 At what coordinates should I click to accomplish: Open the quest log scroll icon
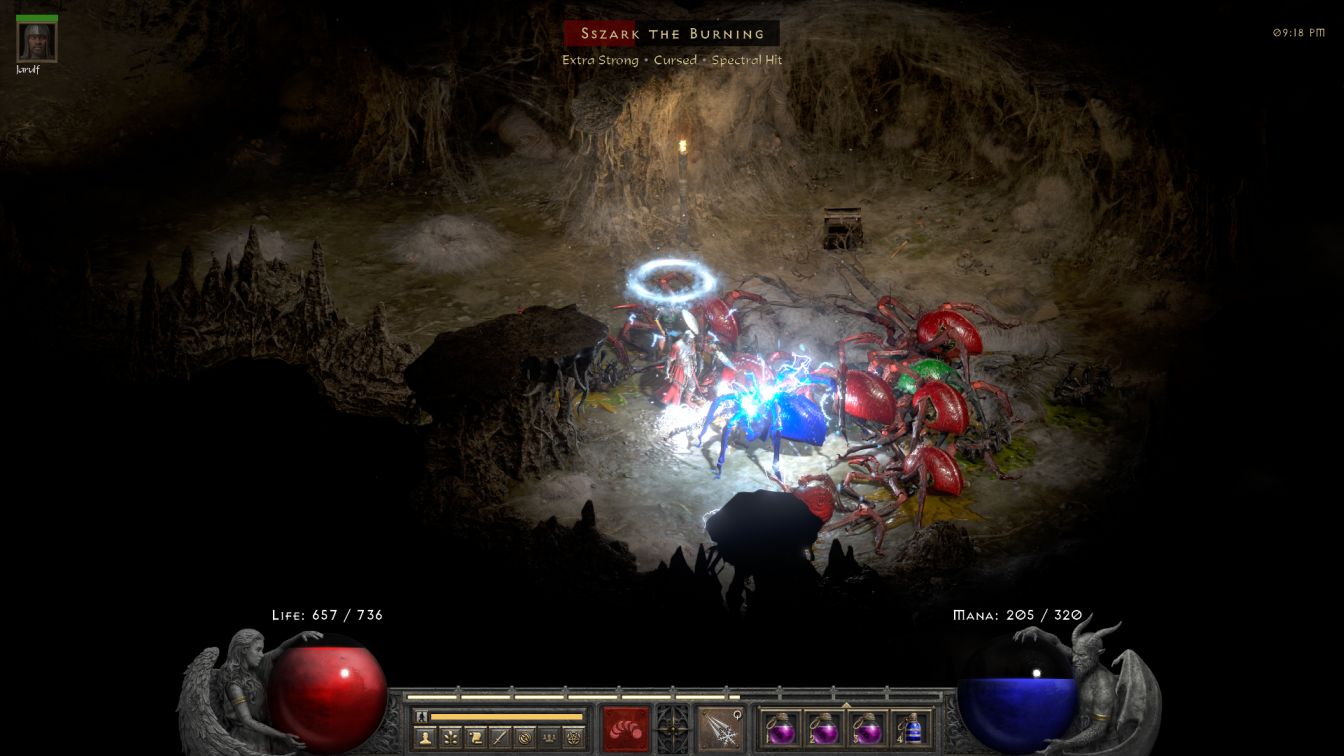click(x=476, y=738)
